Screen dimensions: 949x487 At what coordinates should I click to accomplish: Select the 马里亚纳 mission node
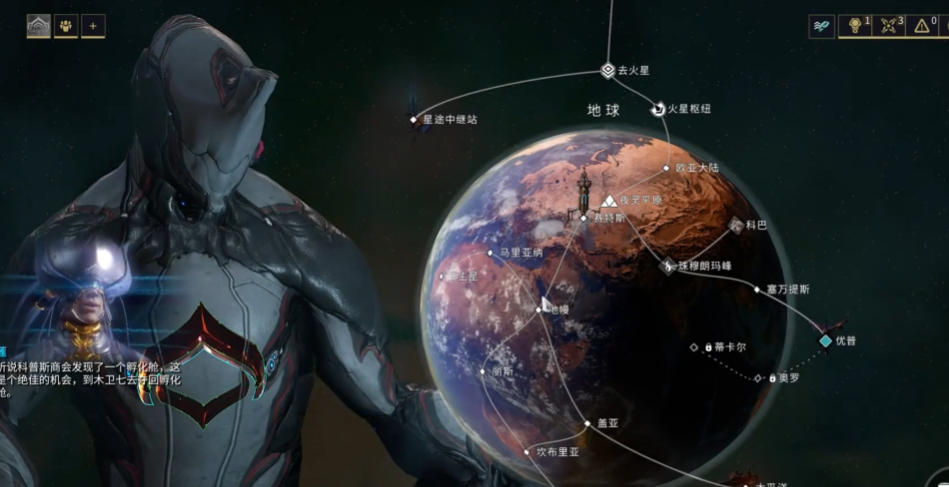tap(492, 254)
